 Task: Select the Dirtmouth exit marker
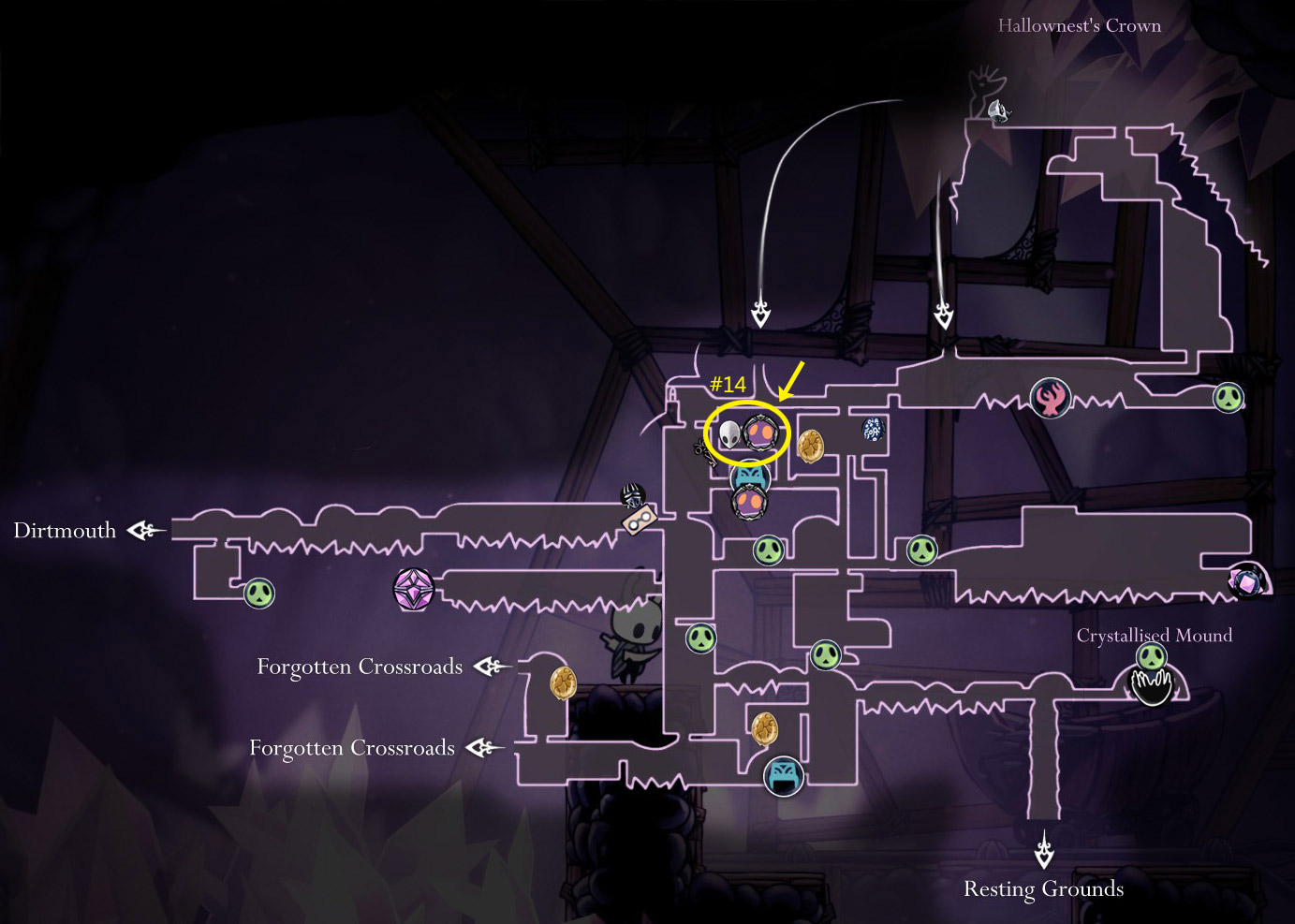pyautogui.click(x=144, y=531)
